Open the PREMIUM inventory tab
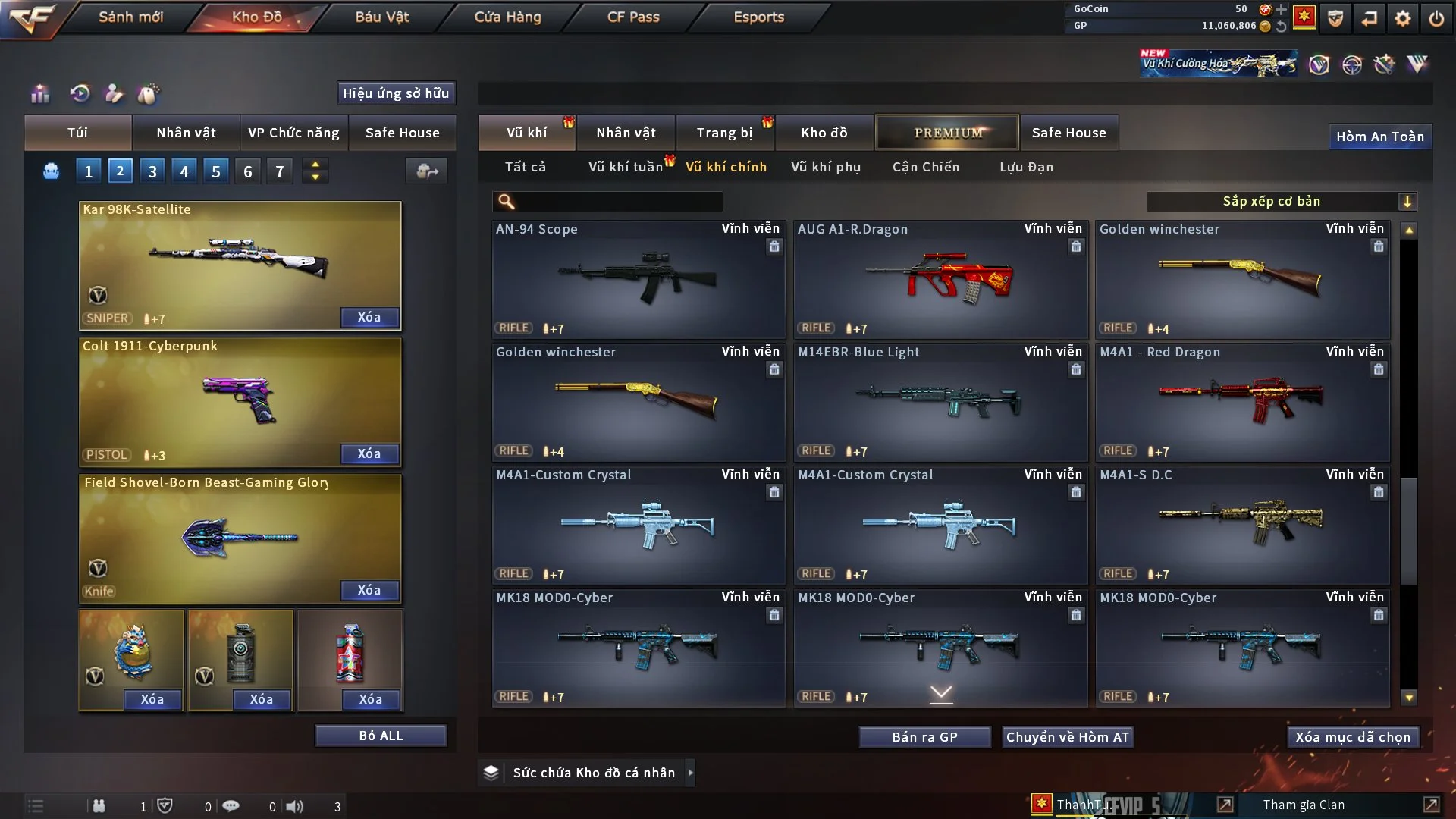 coord(947,133)
